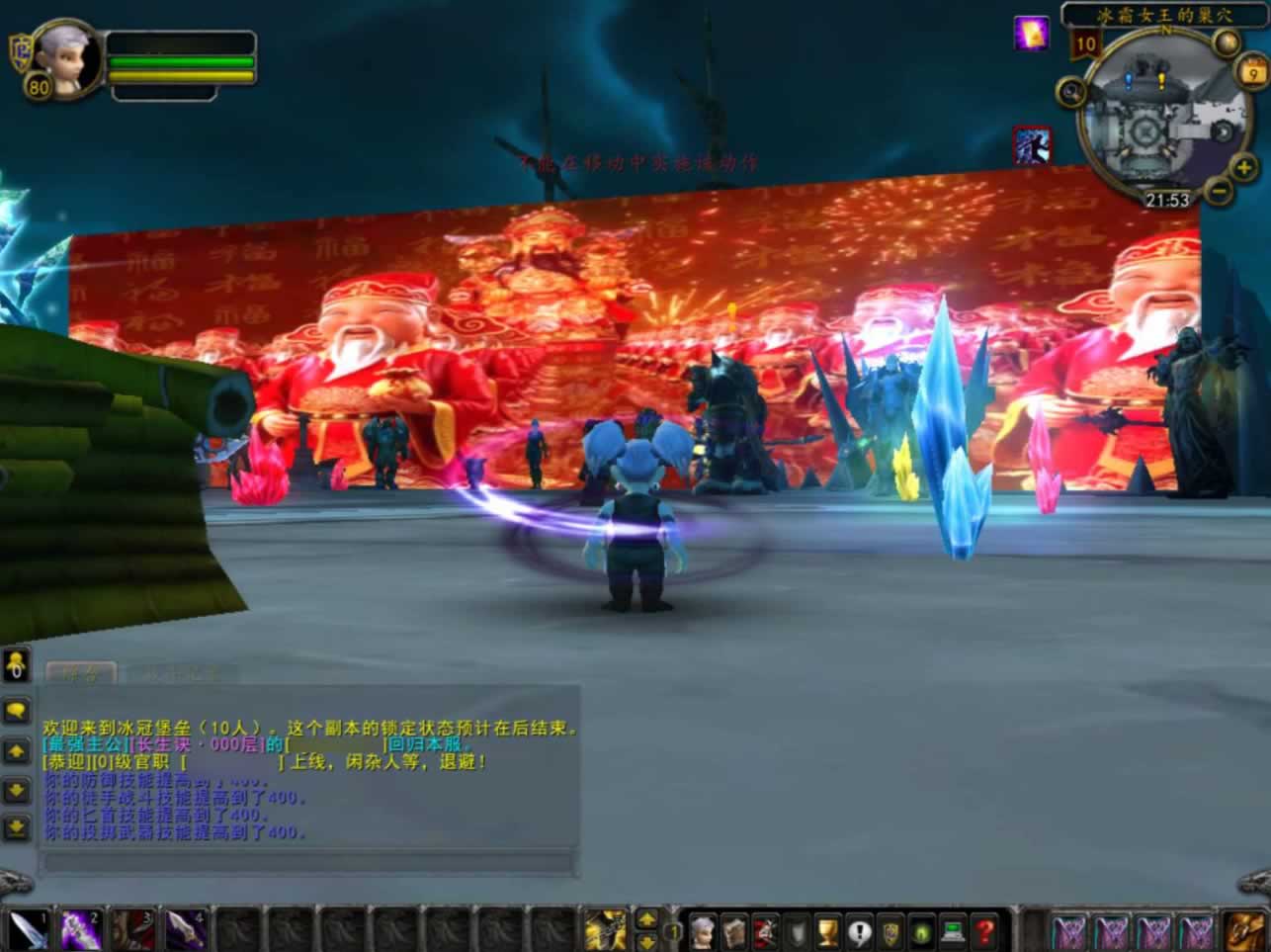Open the calendar button showing 9
The height and width of the screenshot is (952, 1271).
click(1252, 73)
